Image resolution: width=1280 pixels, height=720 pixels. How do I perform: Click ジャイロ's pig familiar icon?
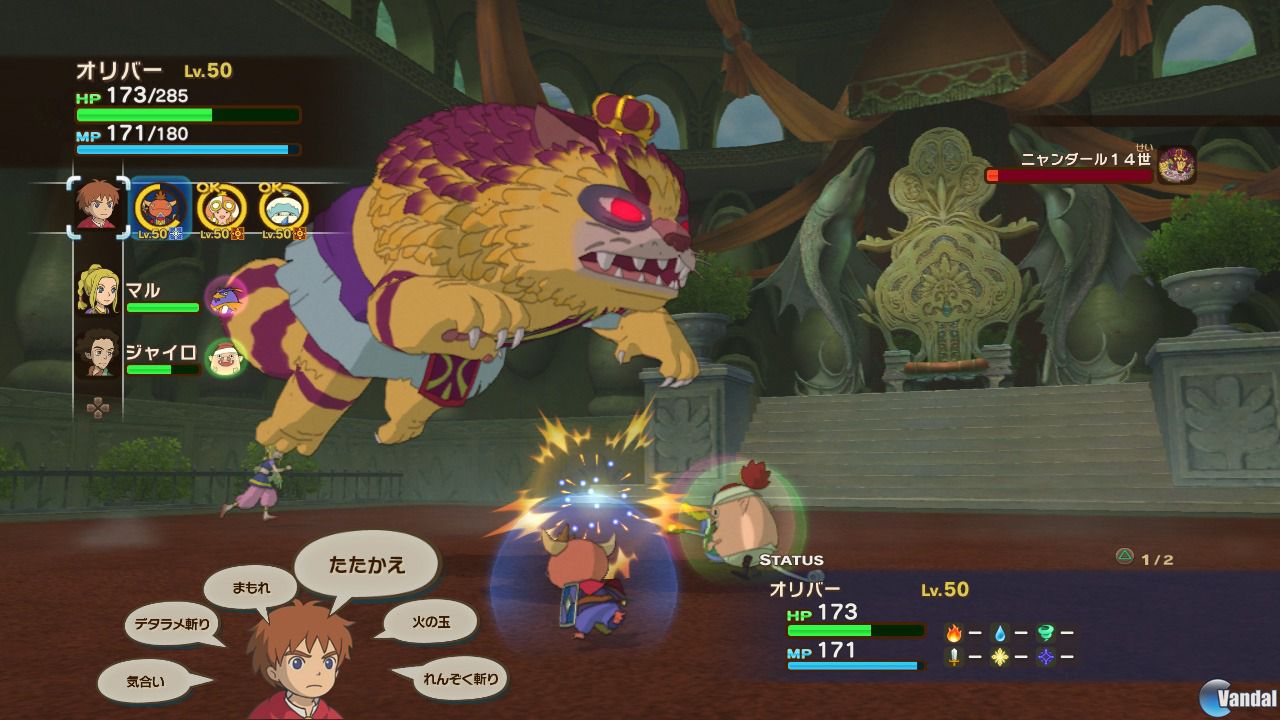click(223, 357)
